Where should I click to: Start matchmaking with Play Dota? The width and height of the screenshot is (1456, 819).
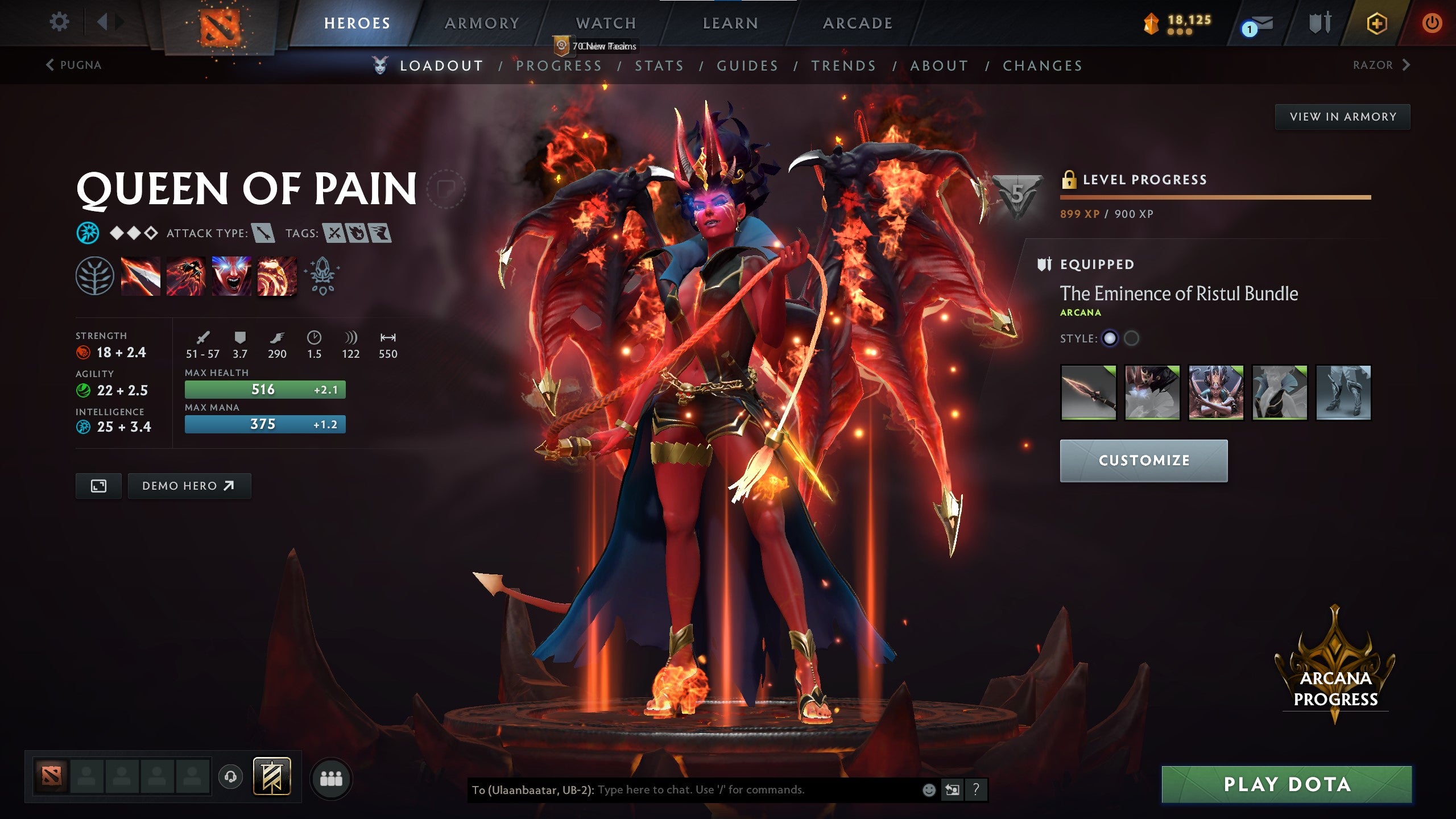[x=1287, y=784]
